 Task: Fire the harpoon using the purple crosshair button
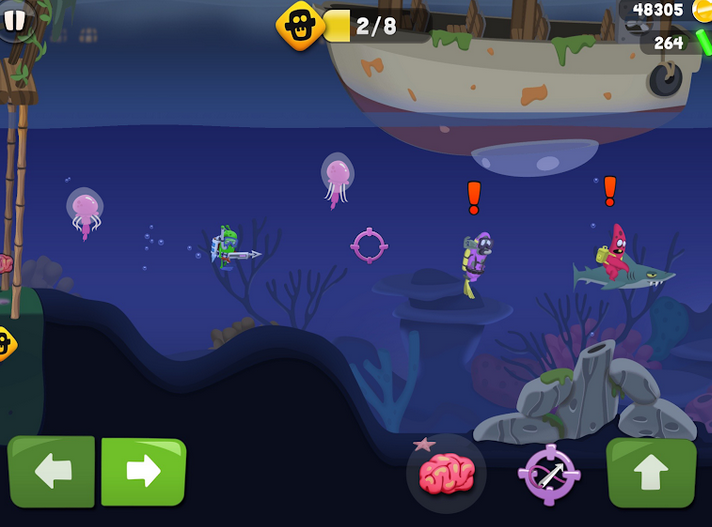pyautogui.click(x=549, y=475)
